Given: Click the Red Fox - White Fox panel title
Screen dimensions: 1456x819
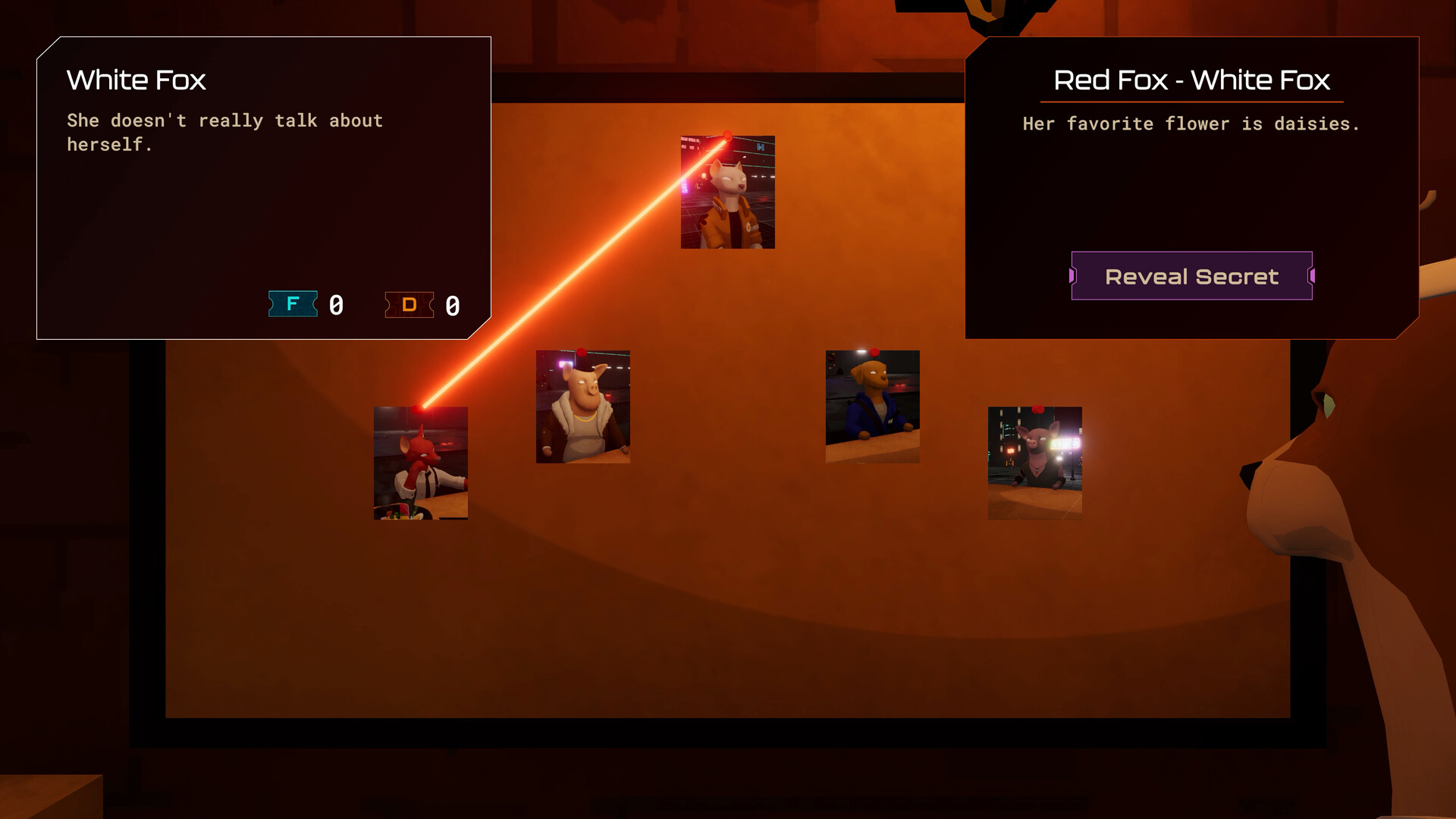Looking at the screenshot, I should (1191, 80).
